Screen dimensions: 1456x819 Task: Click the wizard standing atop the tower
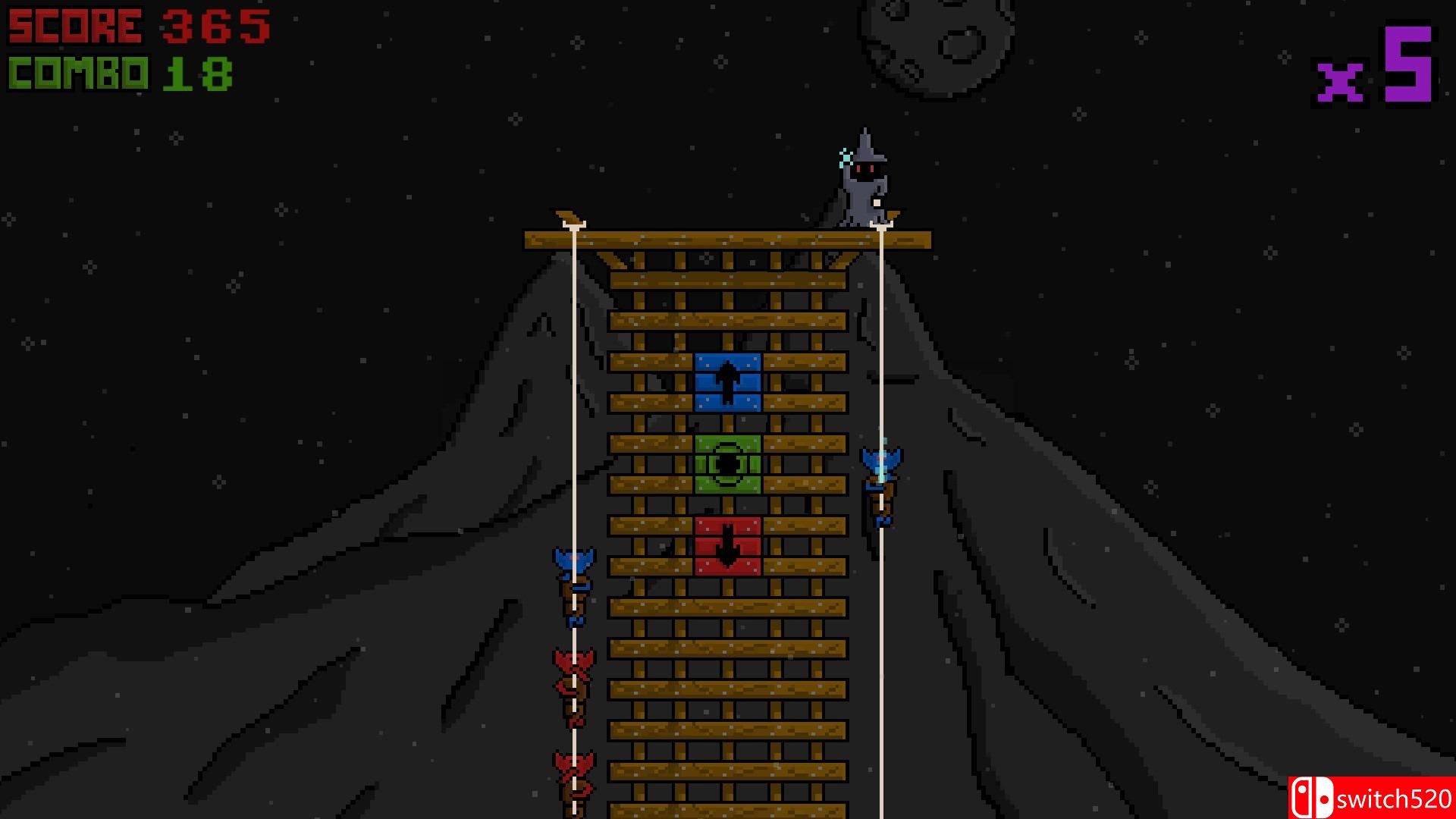tap(863, 180)
